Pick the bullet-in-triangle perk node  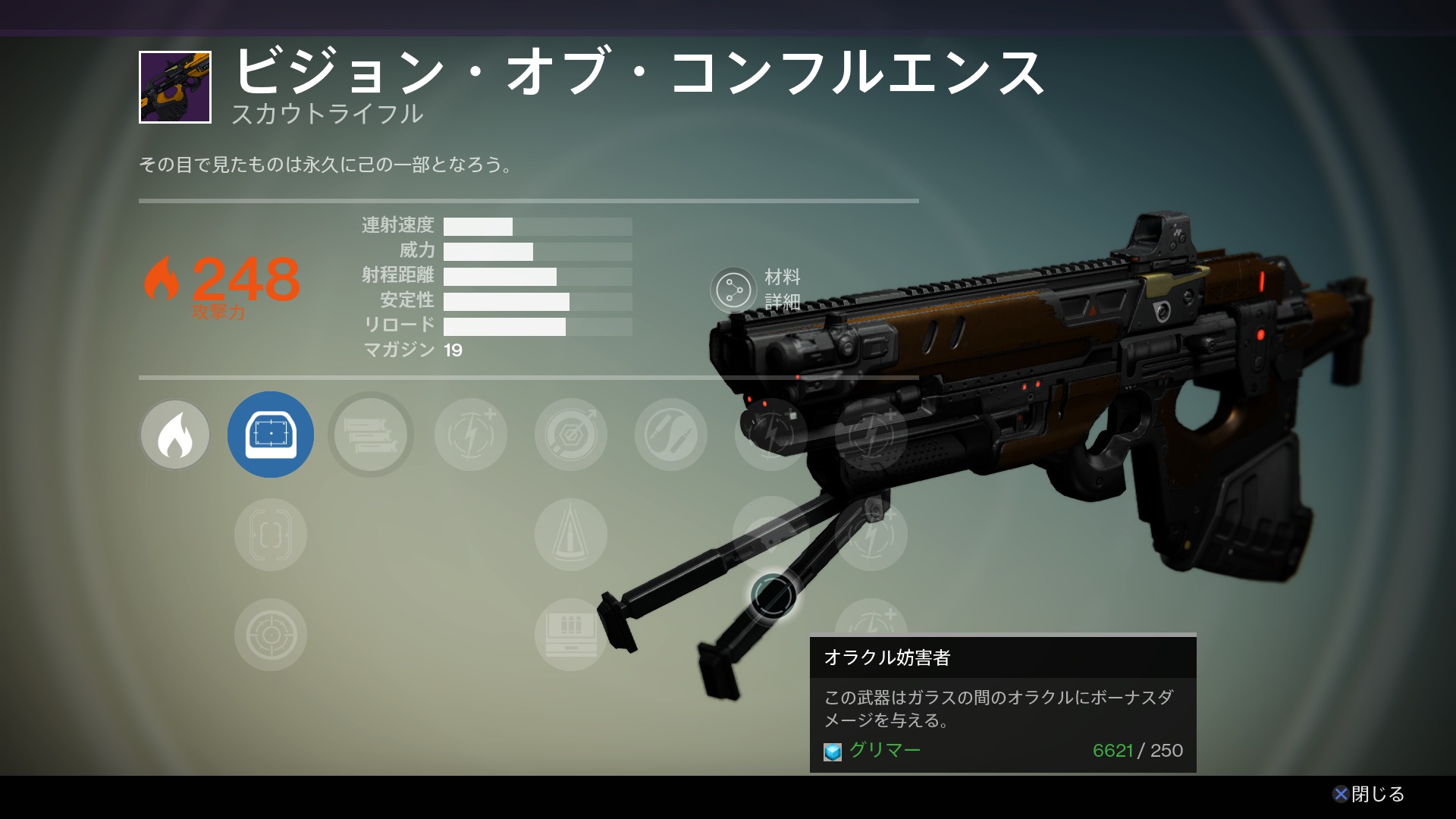(571, 535)
